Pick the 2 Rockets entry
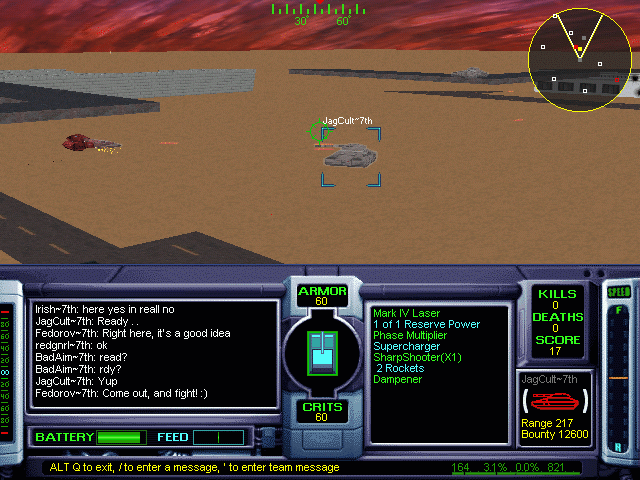640x480 pixels. click(398, 369)
